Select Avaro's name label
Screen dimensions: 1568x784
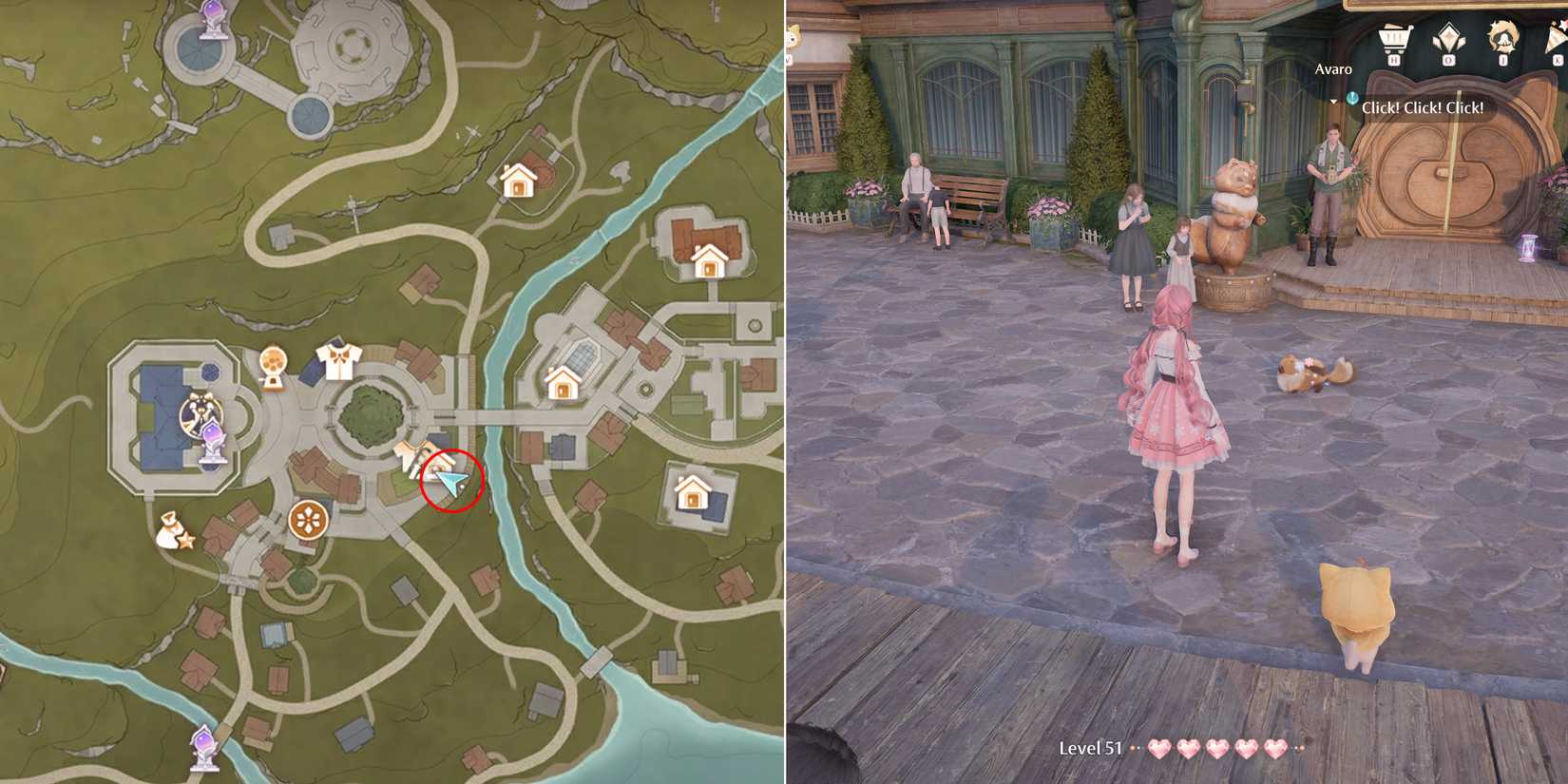point(1334,68)
